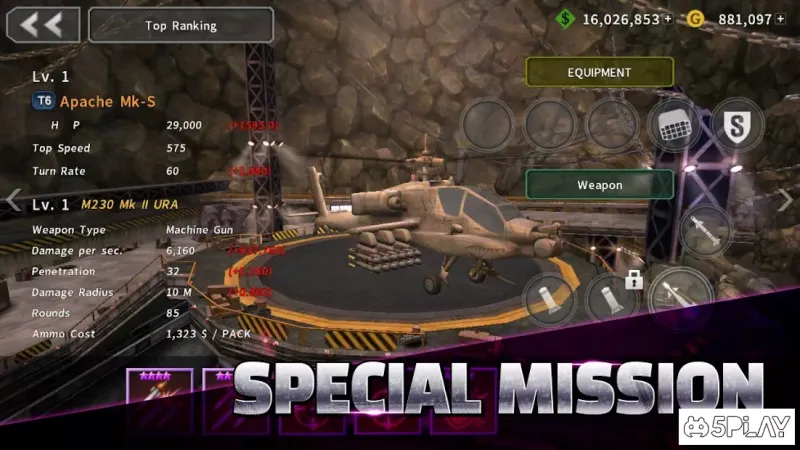Screen dimensions: 800x450
Task: Add more cash with the dollar plus
Action: coord(667,19)
